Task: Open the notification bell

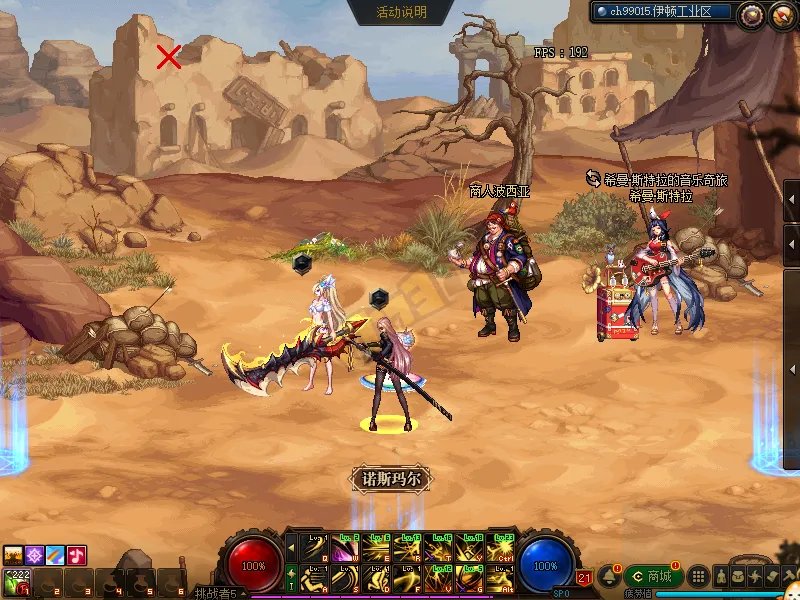Action: coord(608,577)
